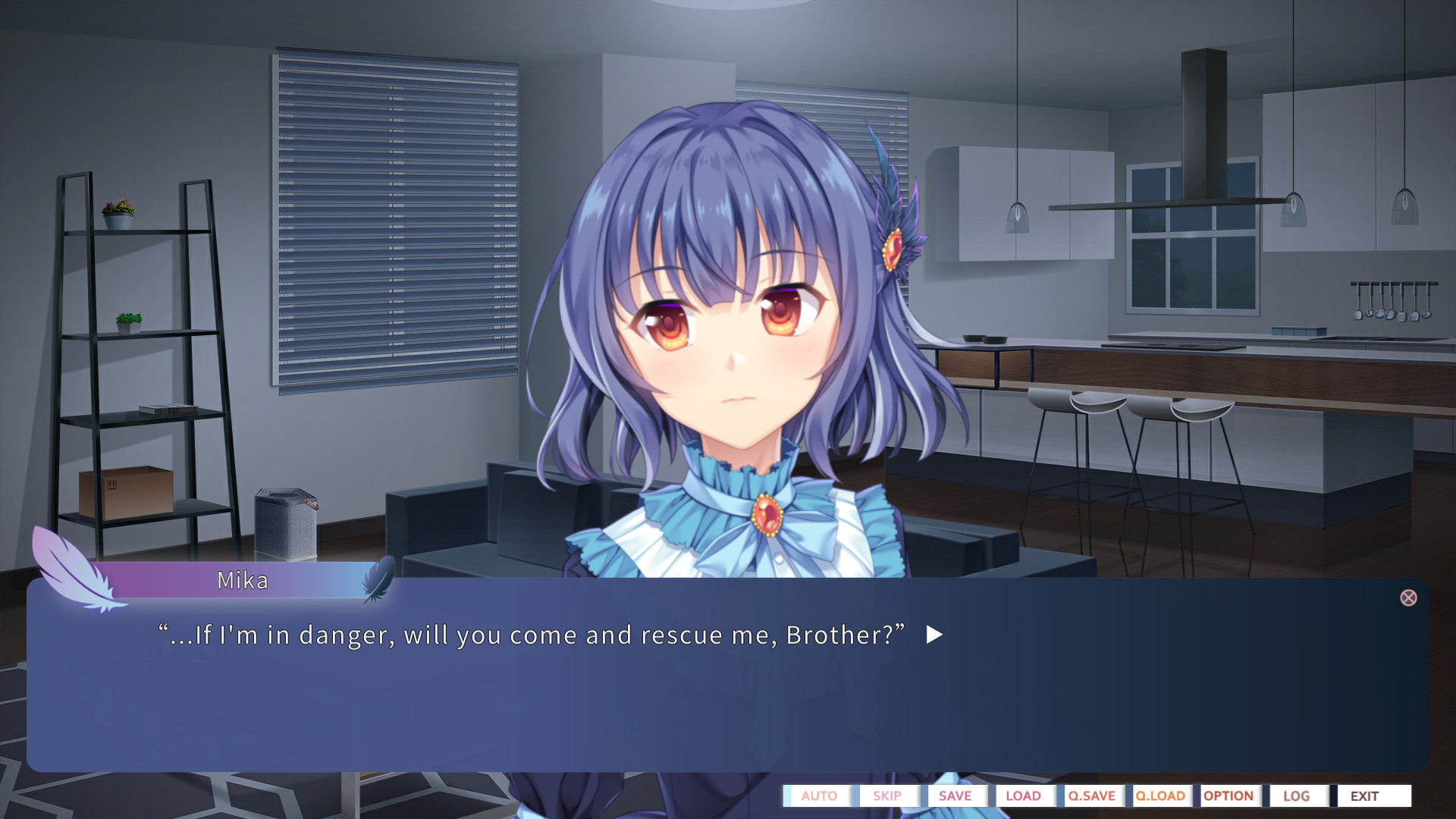Activate the AUTO button then watch text advance
Image resolution: width=1456 pixels, height=819 pixels.
[x=818, y=796]
